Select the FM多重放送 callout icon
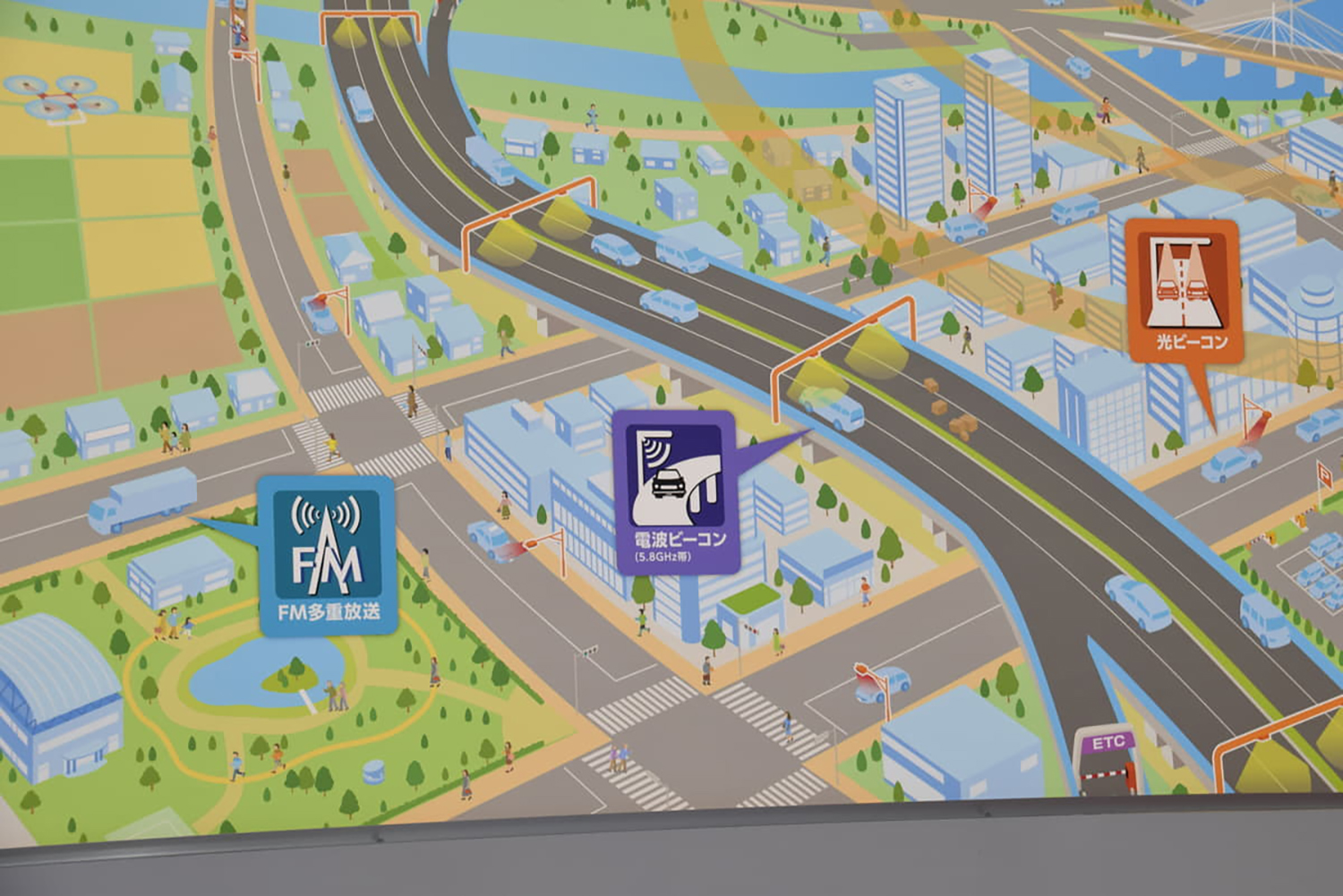 pyautogui.click(x=327, y=556)
